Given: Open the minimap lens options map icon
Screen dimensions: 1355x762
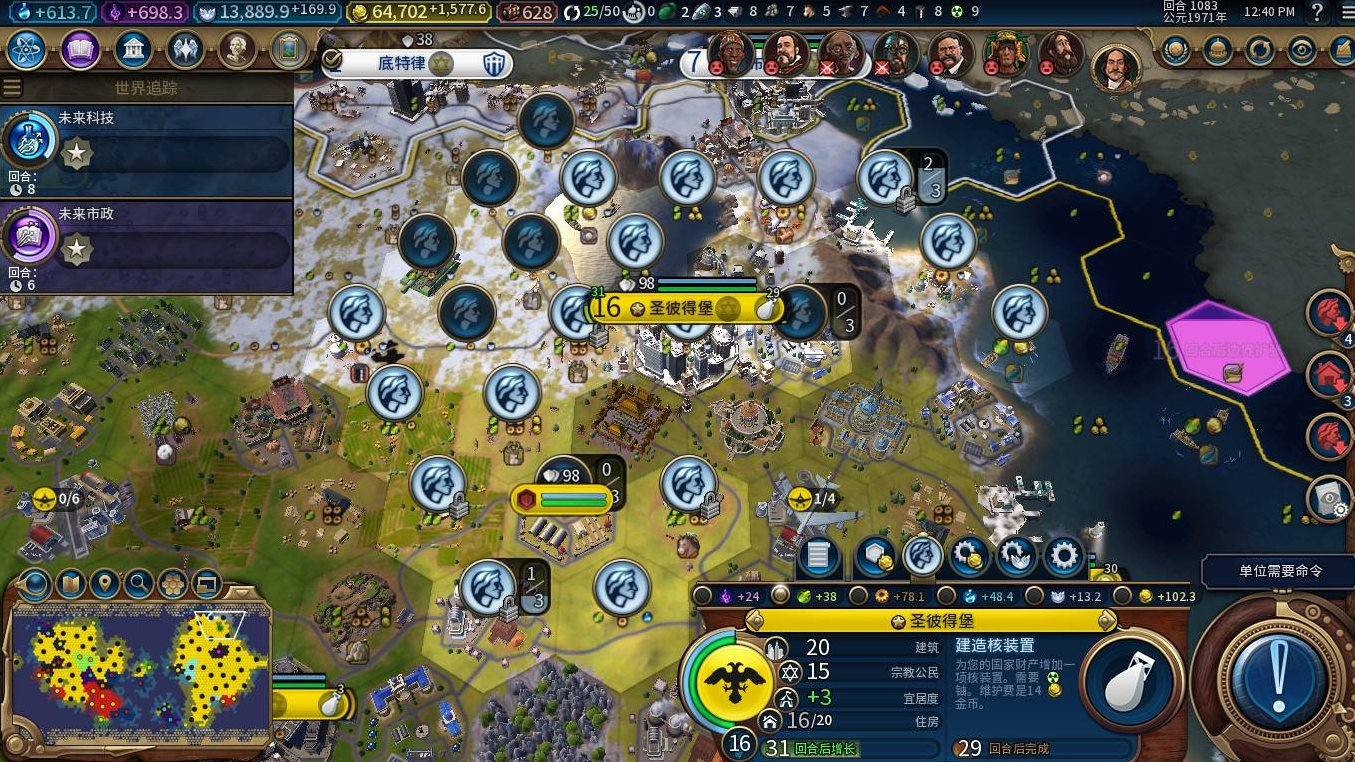Looking at the screenshot, I should pyautogui.click(x=70, y=584).
